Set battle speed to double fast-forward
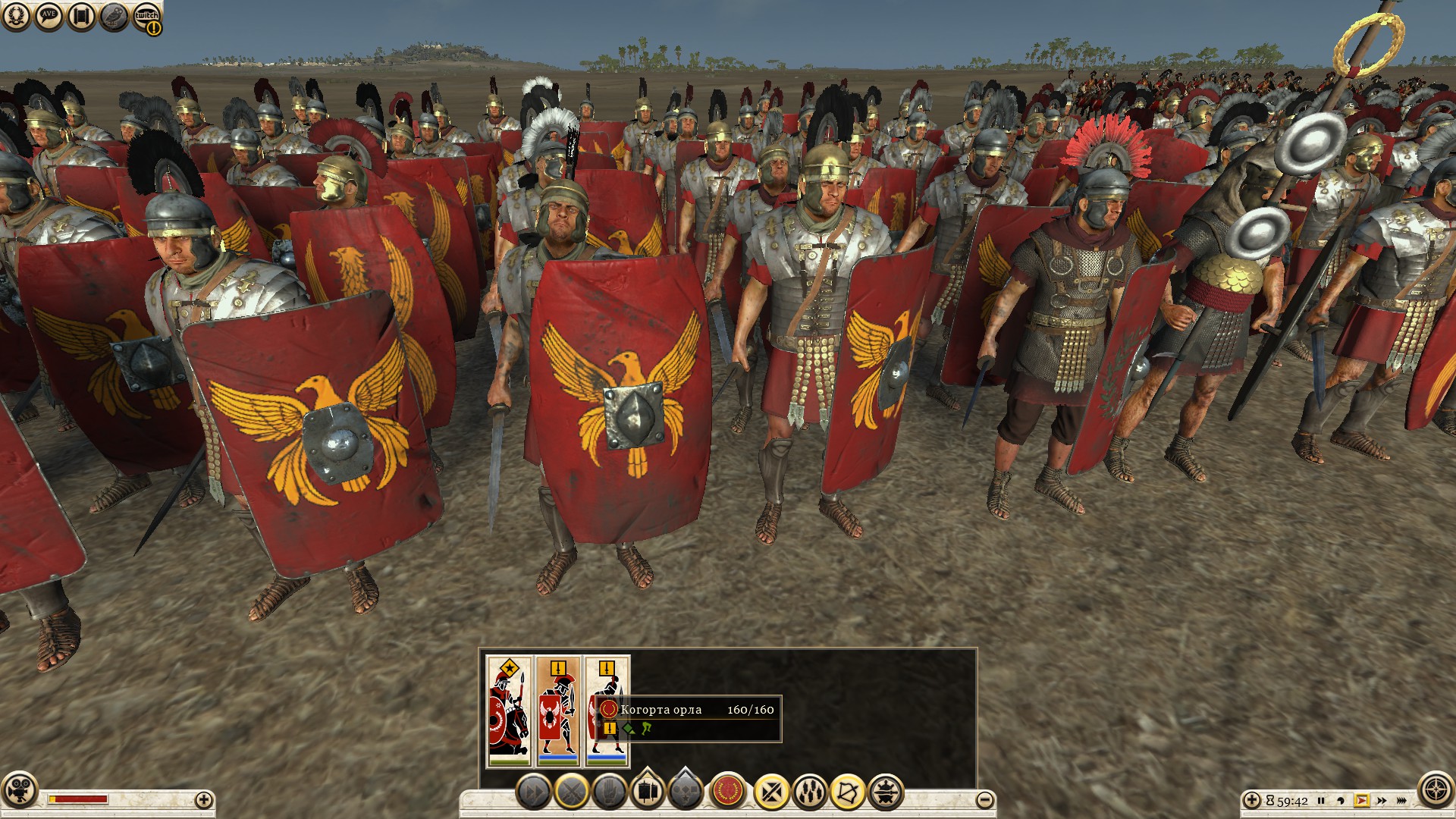The width and height of the screenshot is (1456, 819). click(x=1382, y=801)
